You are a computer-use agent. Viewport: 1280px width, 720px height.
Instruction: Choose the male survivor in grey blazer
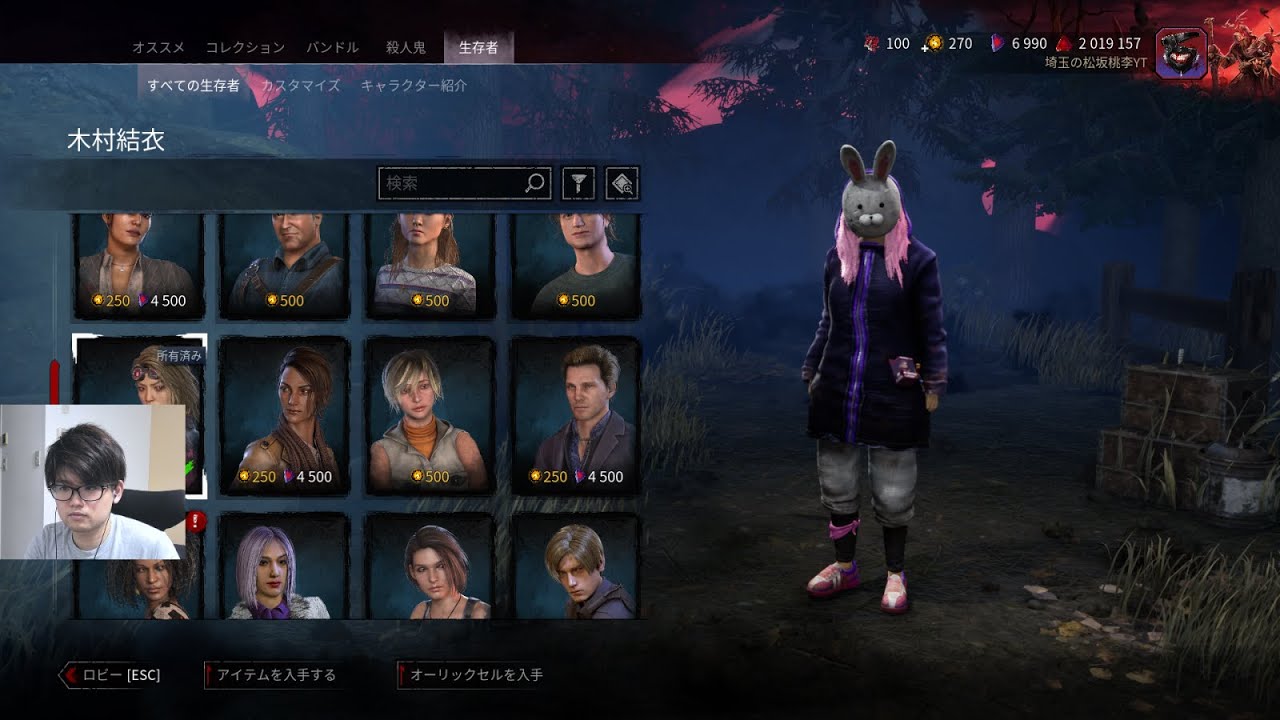[x=575, y=415]
